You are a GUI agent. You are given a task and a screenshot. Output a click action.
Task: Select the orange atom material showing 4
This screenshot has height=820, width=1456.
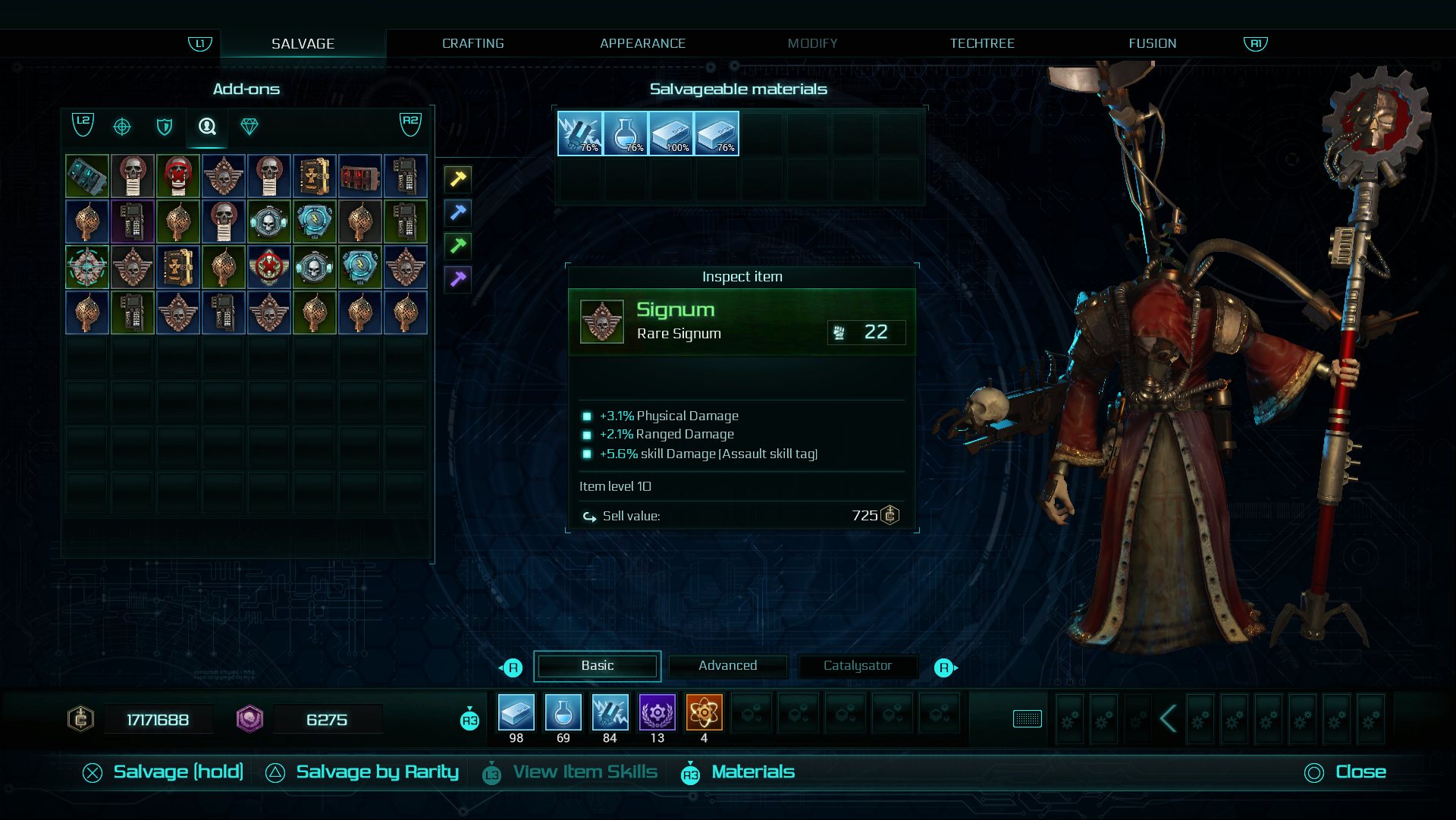click(704, 713)
